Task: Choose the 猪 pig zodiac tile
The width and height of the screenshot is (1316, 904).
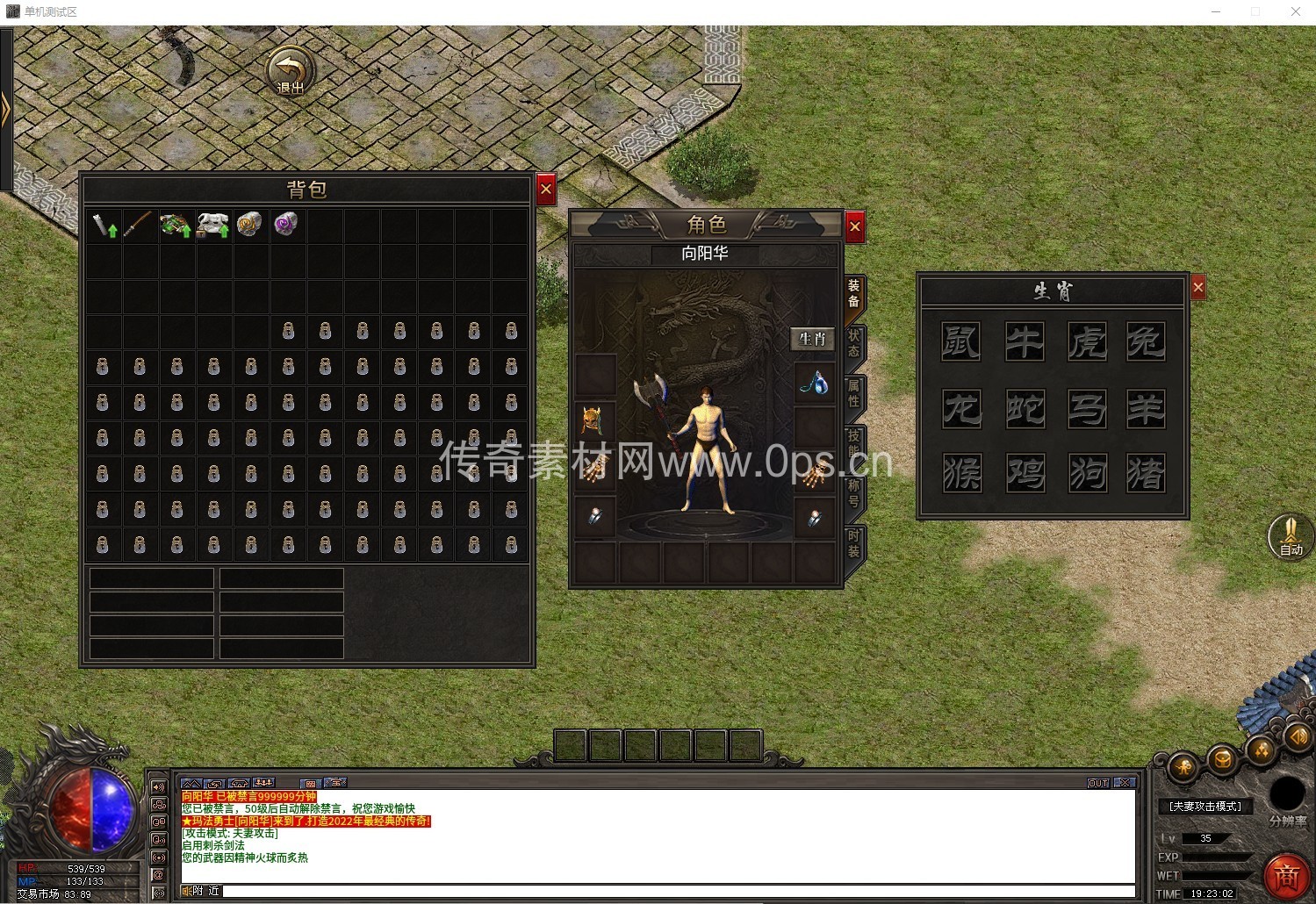Action: [x=1146, y=473]
